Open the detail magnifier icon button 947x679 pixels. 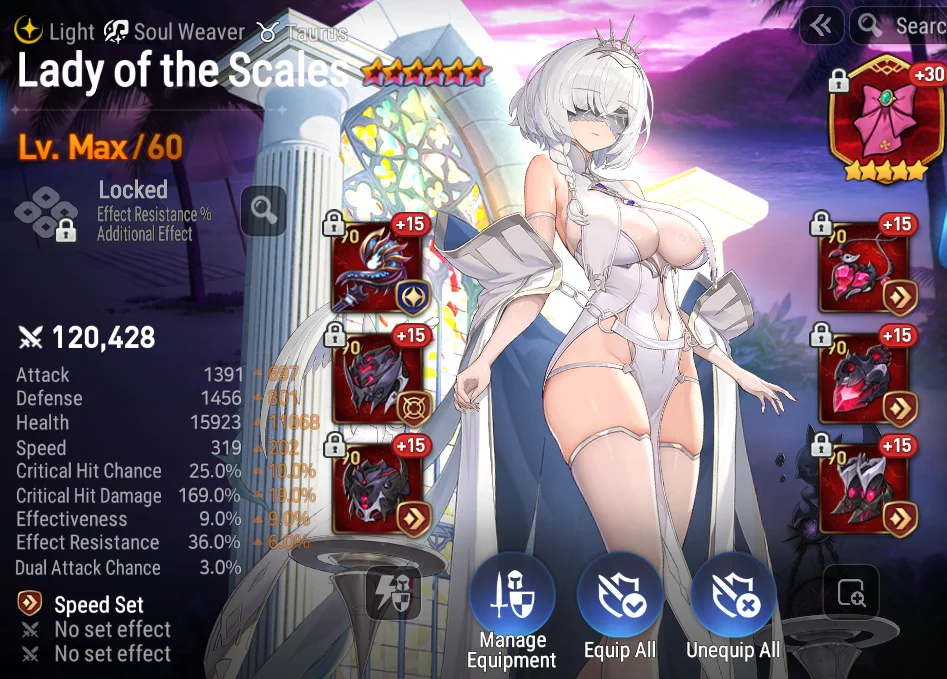(x=851, y=595)
